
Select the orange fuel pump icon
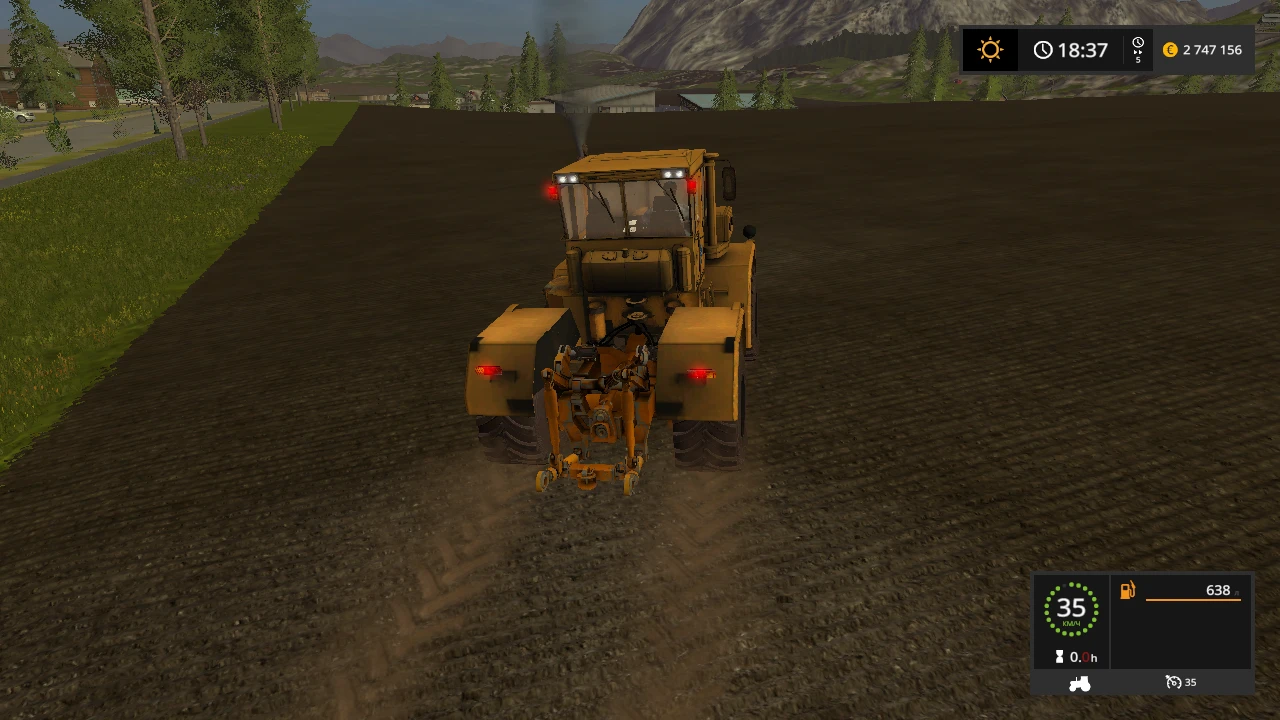coord(1127,590)
